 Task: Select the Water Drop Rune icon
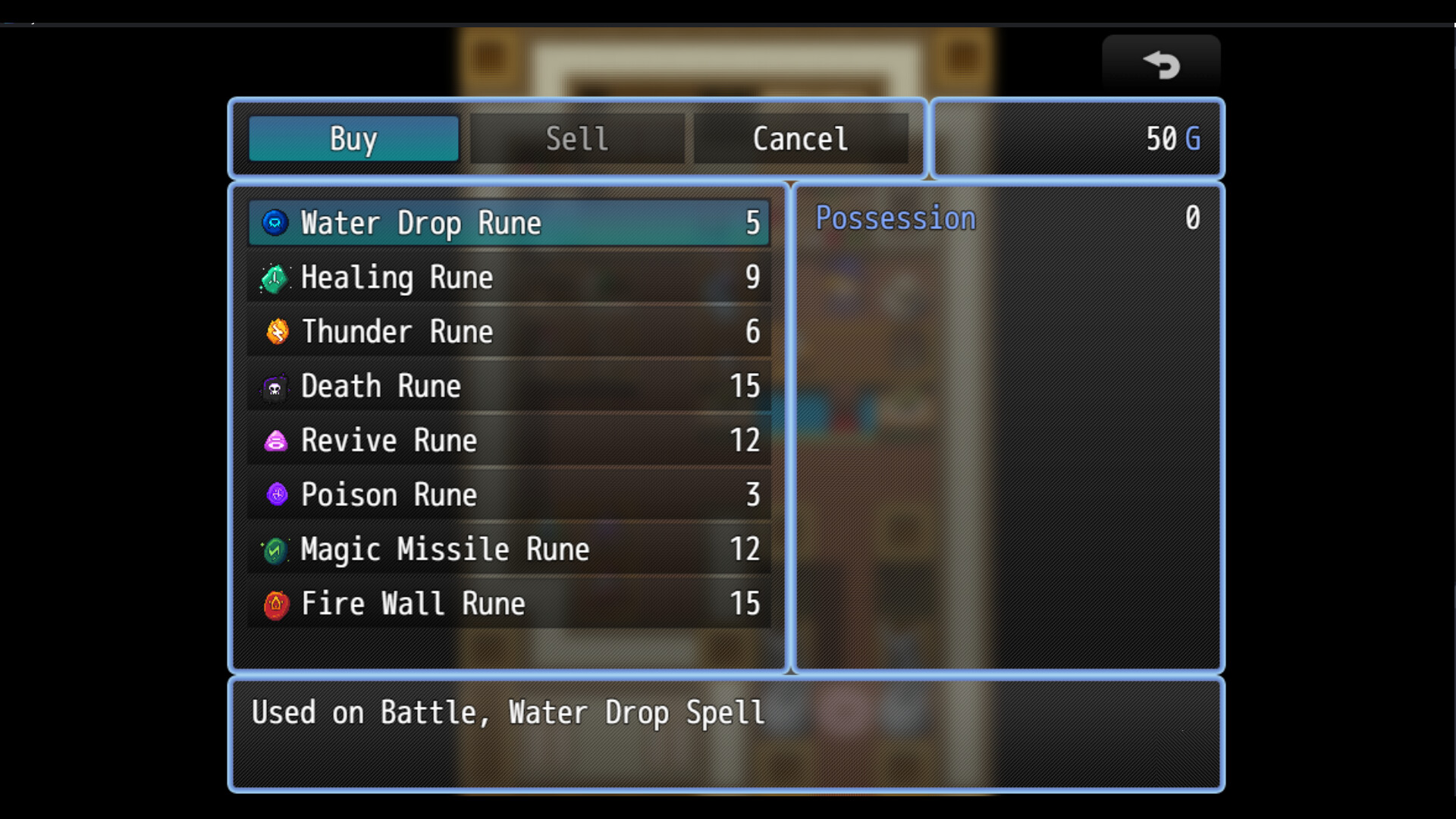(x=275, y=222)
